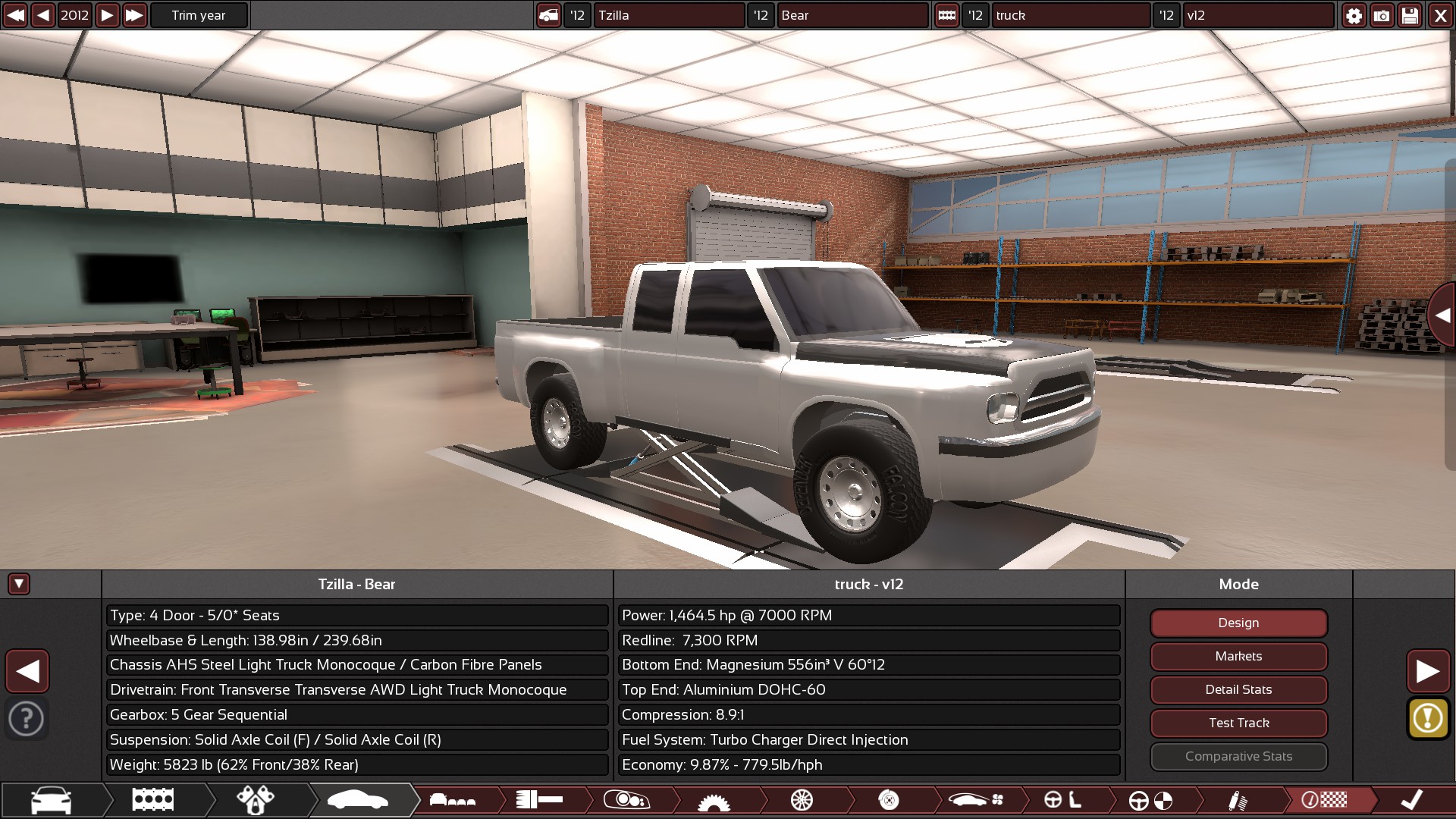Screen dimensions: 1456x819
Task: Select the gearbox gear icon
Action: 713,800
